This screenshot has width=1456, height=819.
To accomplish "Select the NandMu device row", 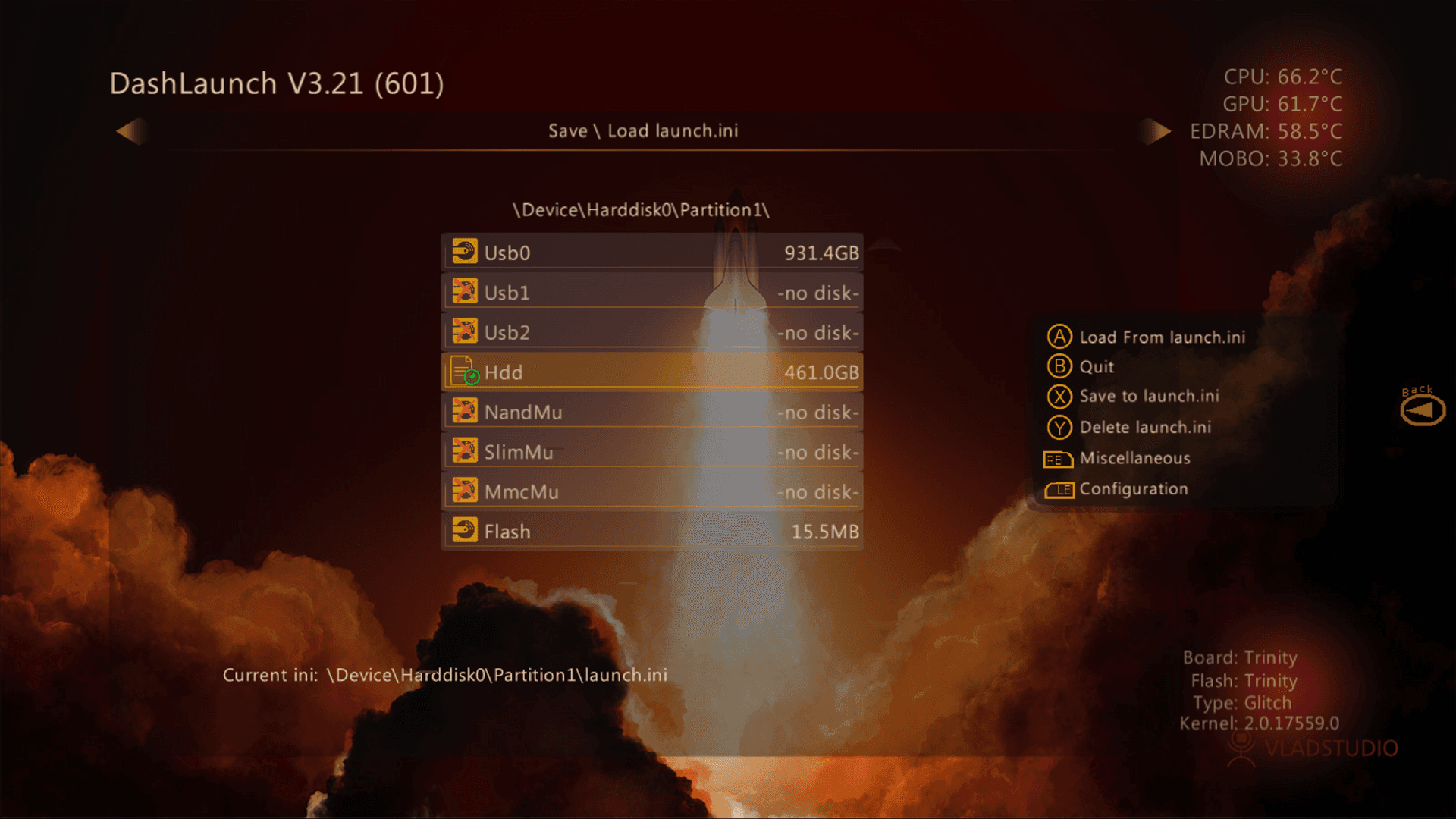I will click(x=651, y=413).
